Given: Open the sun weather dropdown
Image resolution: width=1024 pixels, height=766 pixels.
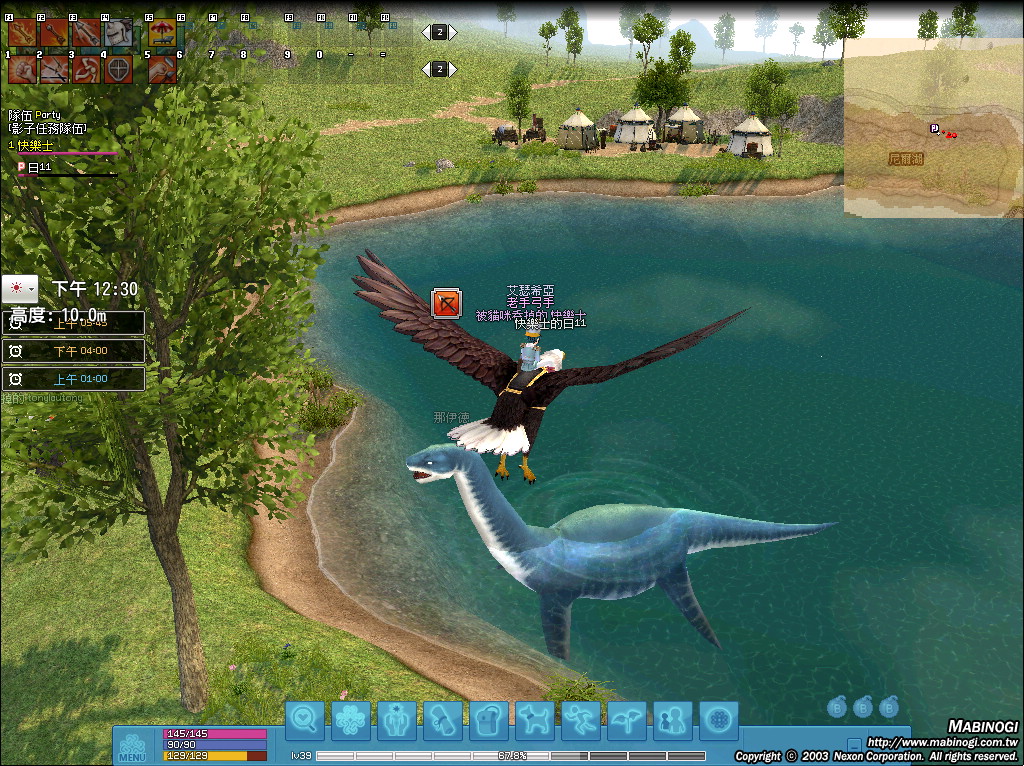Looking at the screenshot, I should pos(20,289).
